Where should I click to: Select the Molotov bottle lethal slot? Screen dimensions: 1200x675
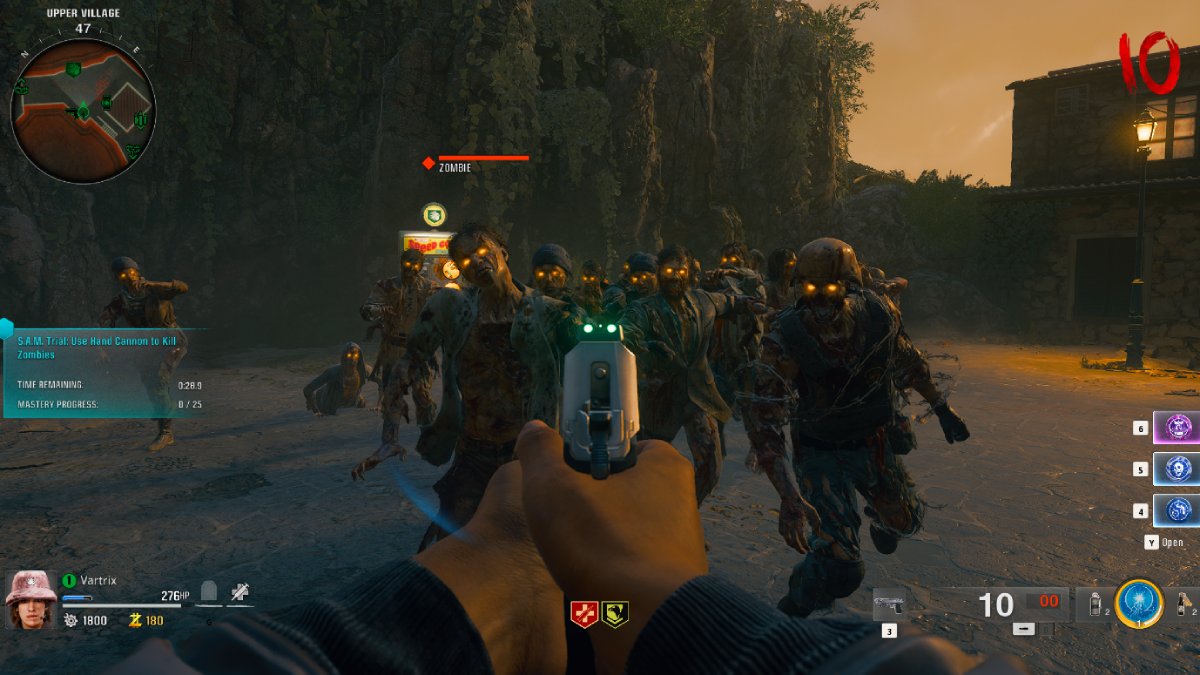1184,605
